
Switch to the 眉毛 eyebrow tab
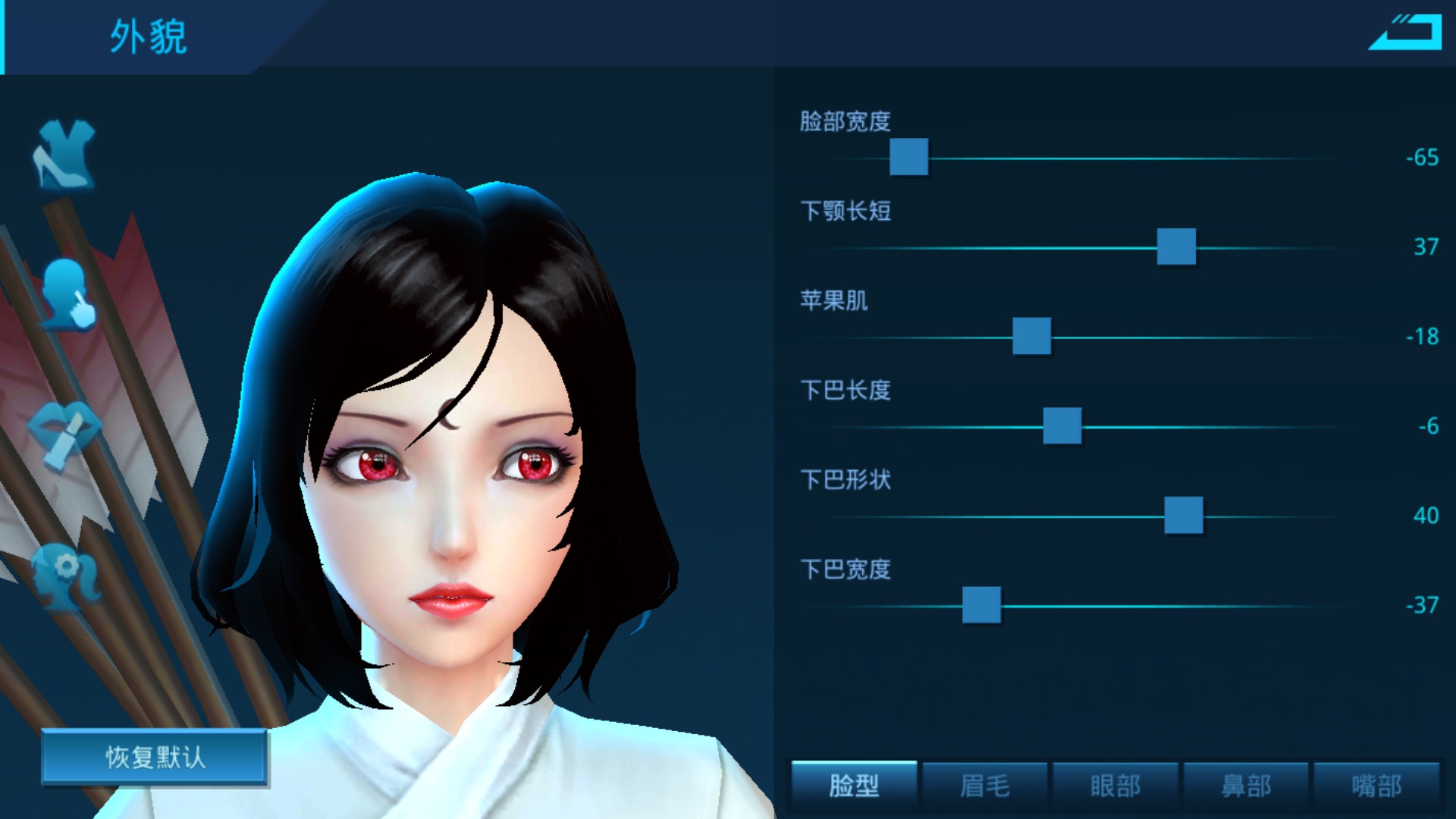(984, 786)
